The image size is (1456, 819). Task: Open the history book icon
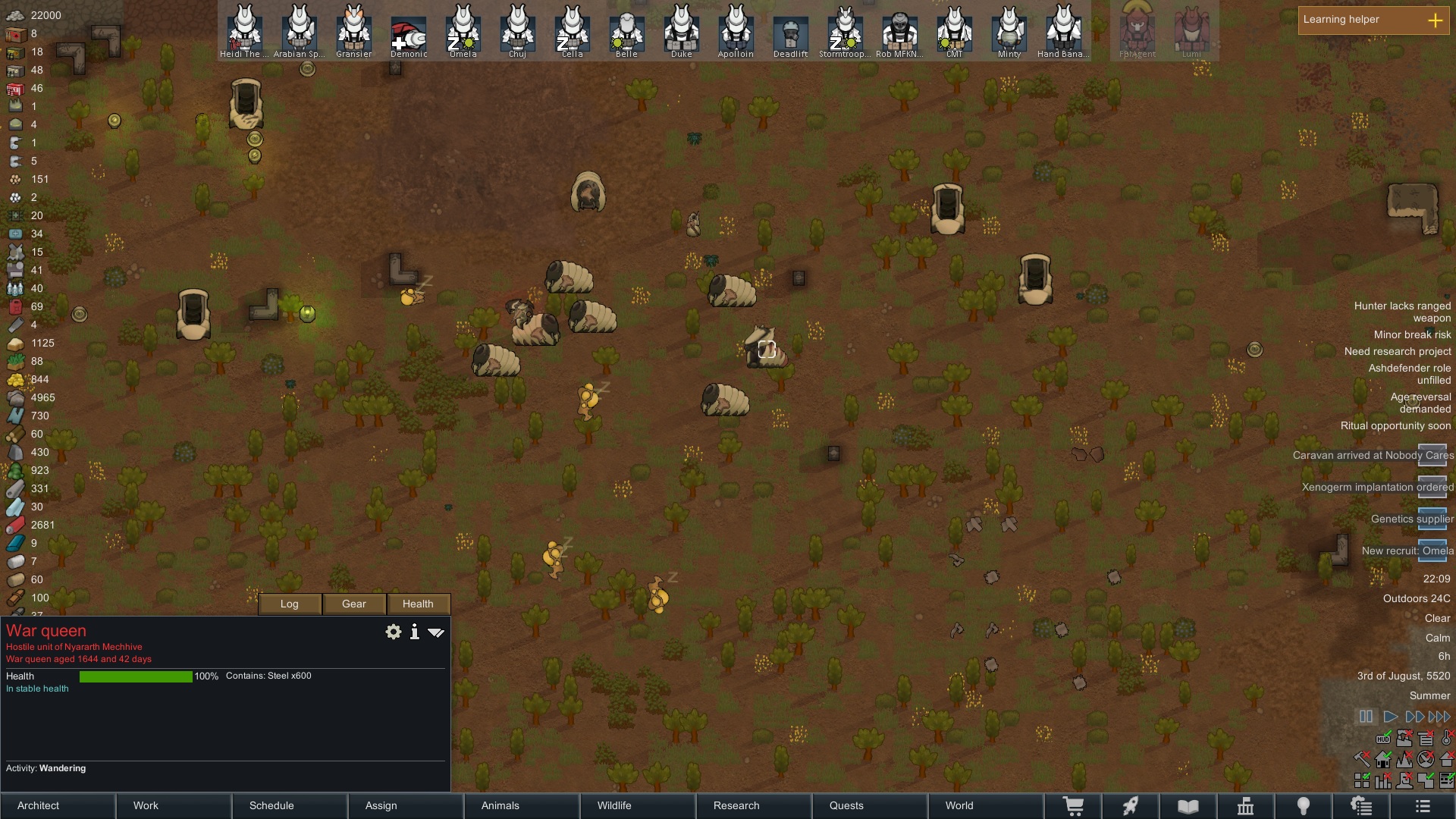[x=1187, y=805]
